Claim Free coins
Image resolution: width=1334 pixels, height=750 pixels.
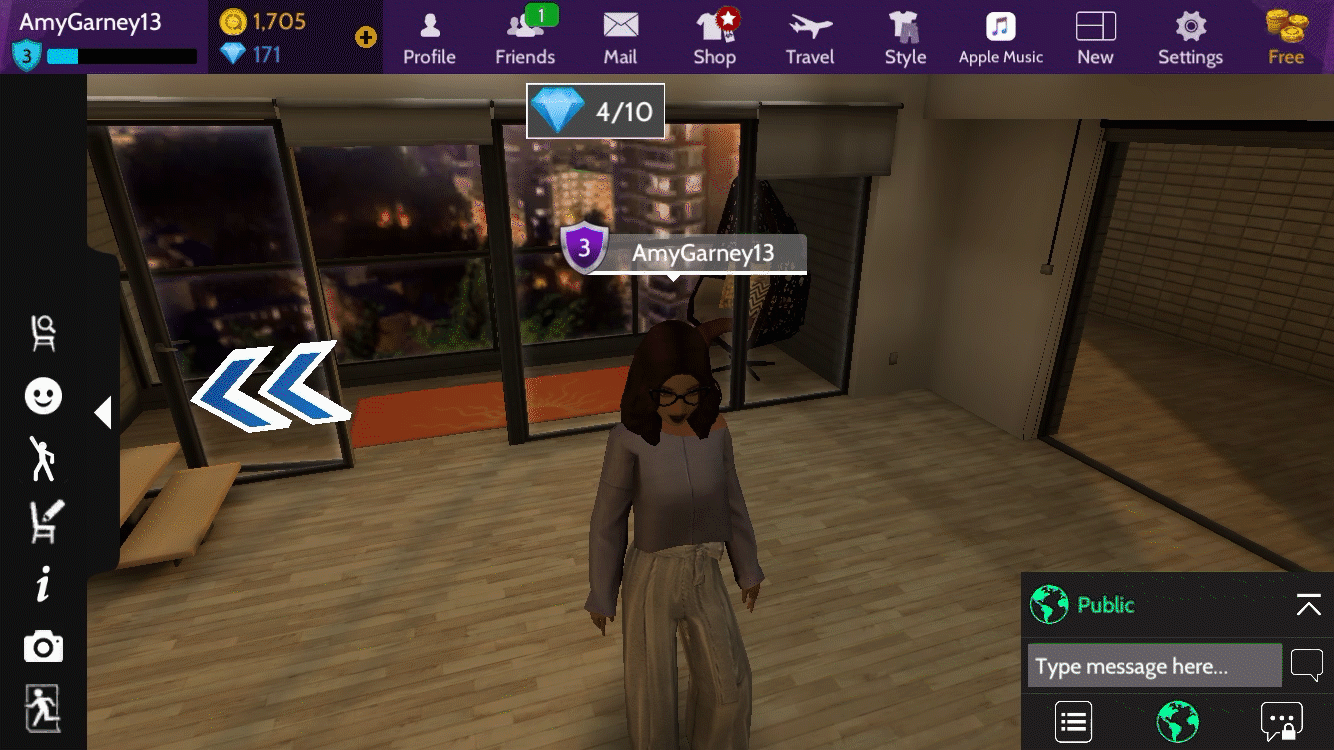(x=1286, y=38)
